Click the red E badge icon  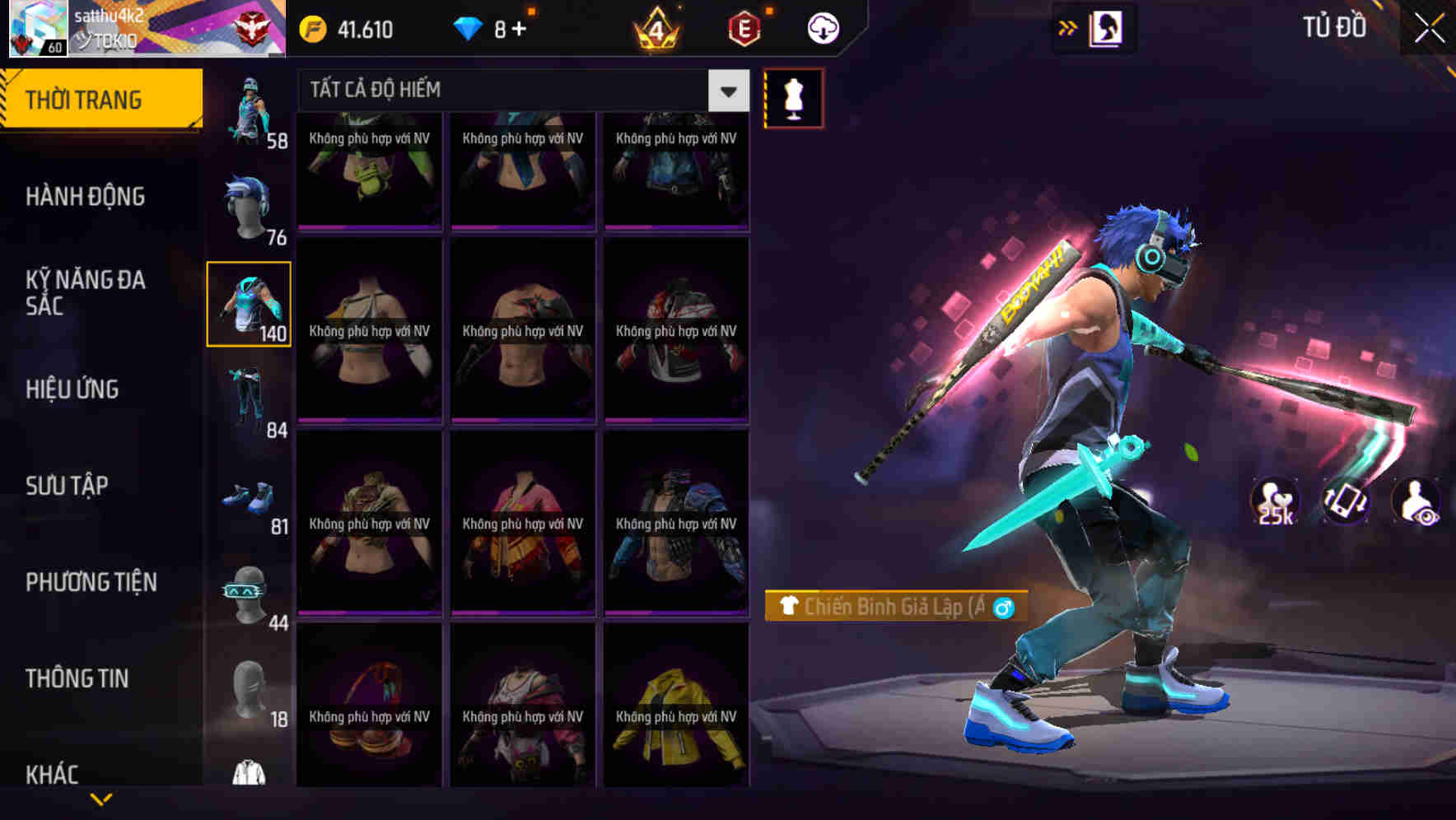[740, 27]
